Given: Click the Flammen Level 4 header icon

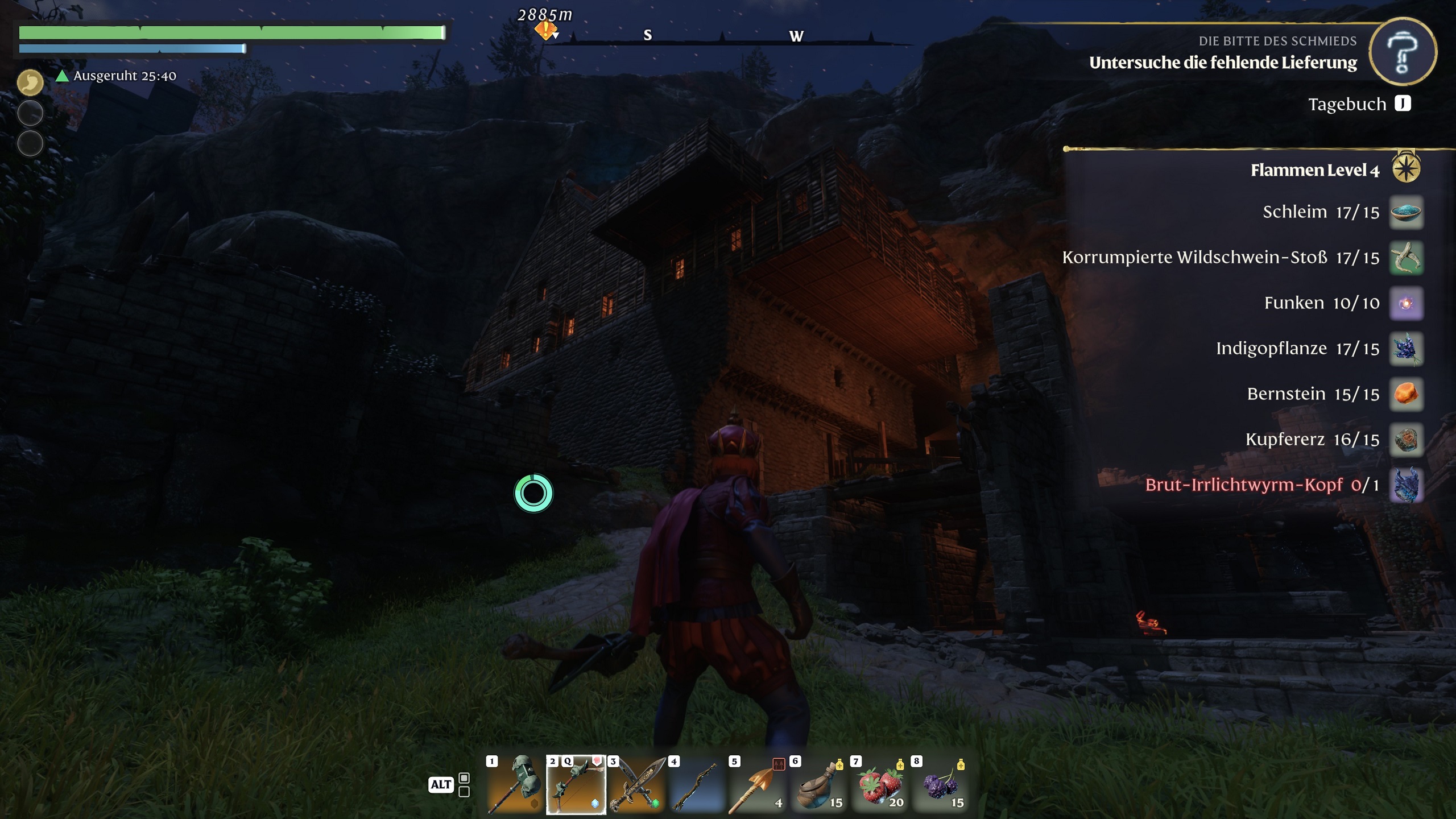Looking at the screenshot, I should (x=1406, y=169).
